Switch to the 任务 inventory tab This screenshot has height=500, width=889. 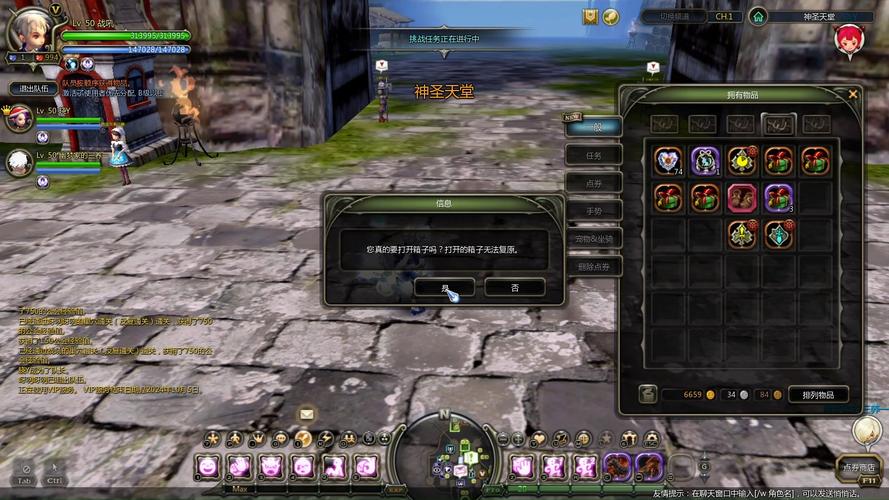tap(594, 155)
